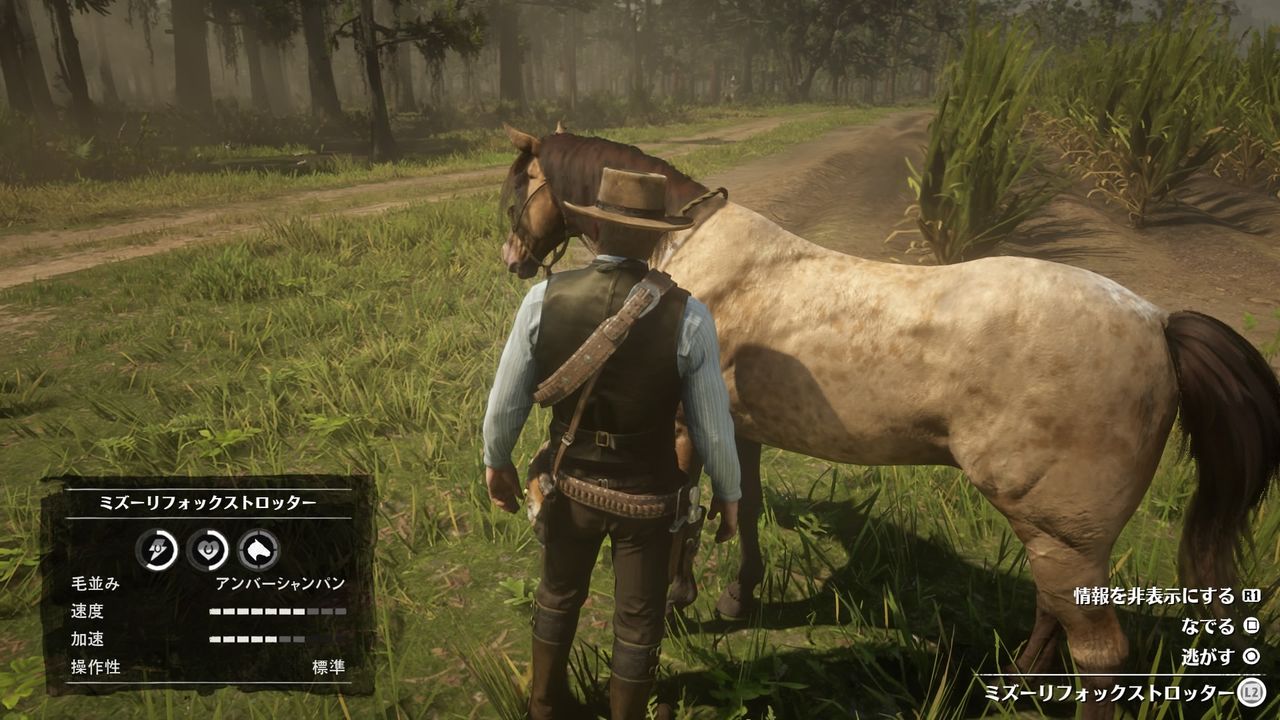This screenshot has width=1280, height=720.
Task: Click the R1 button prompt icon
Action: (1250, 597)
